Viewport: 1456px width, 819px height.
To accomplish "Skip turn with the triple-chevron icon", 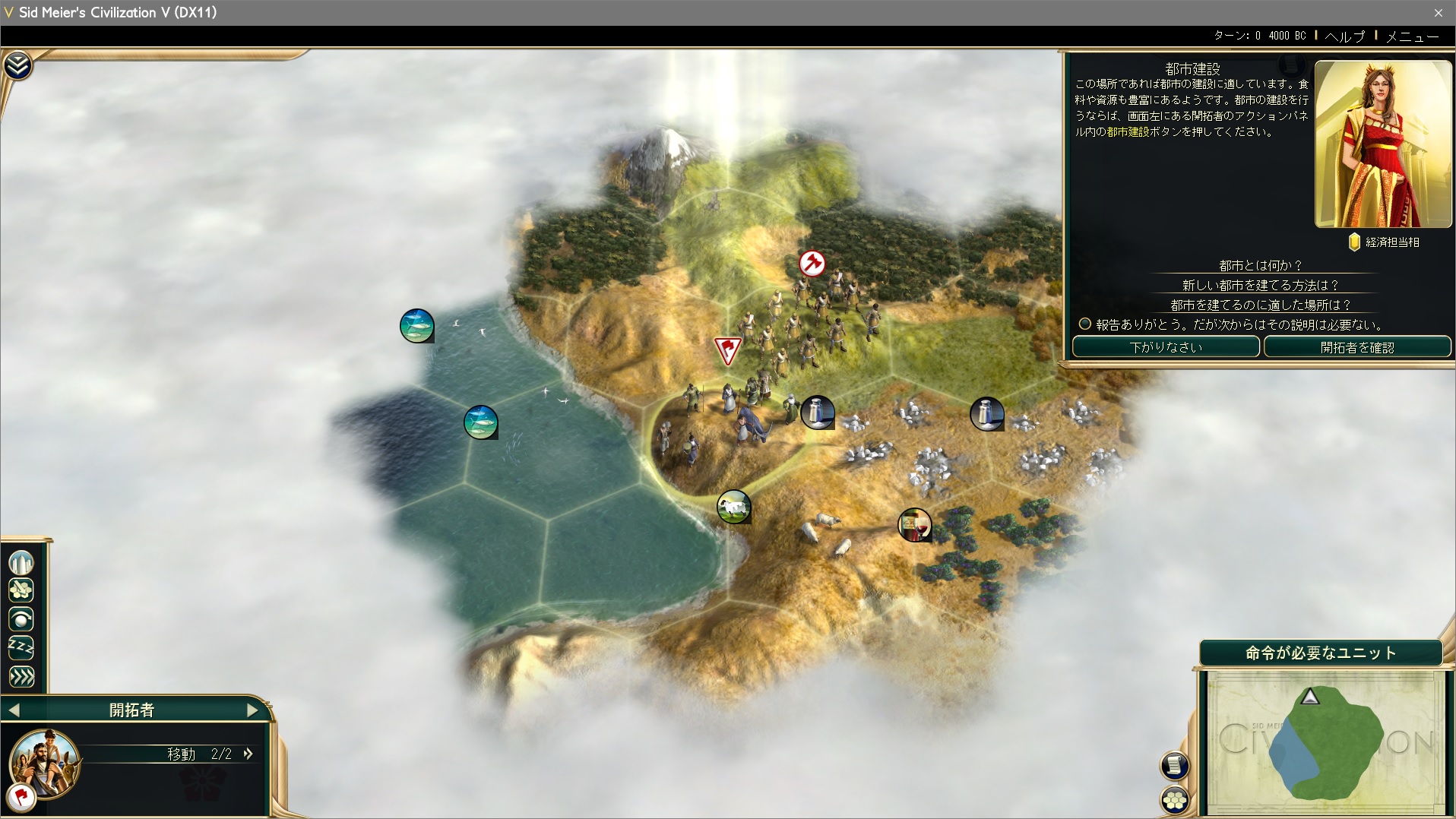I will (x=21, y=676).
